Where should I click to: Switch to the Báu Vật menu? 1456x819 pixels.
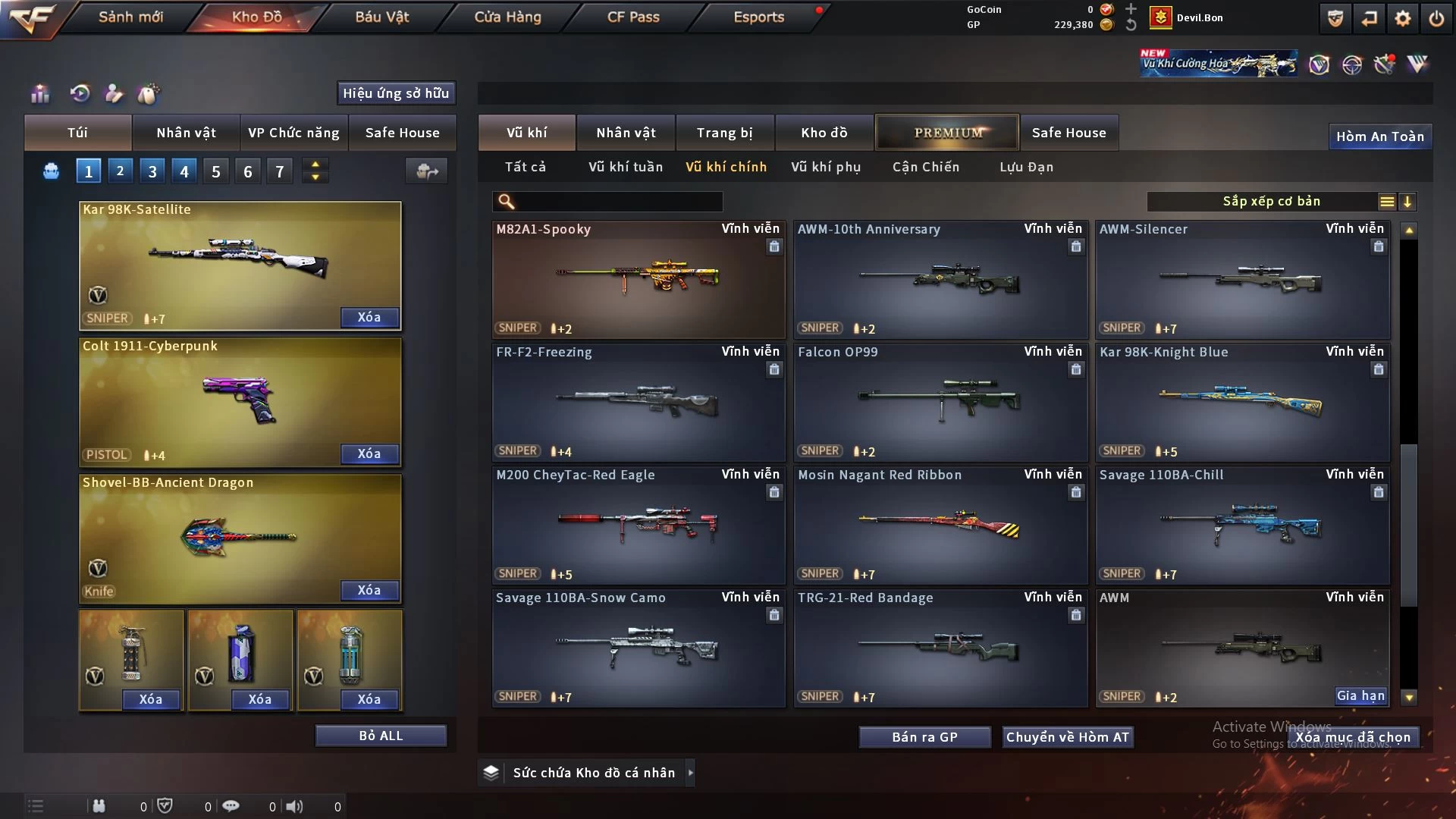tap(381, 17)
